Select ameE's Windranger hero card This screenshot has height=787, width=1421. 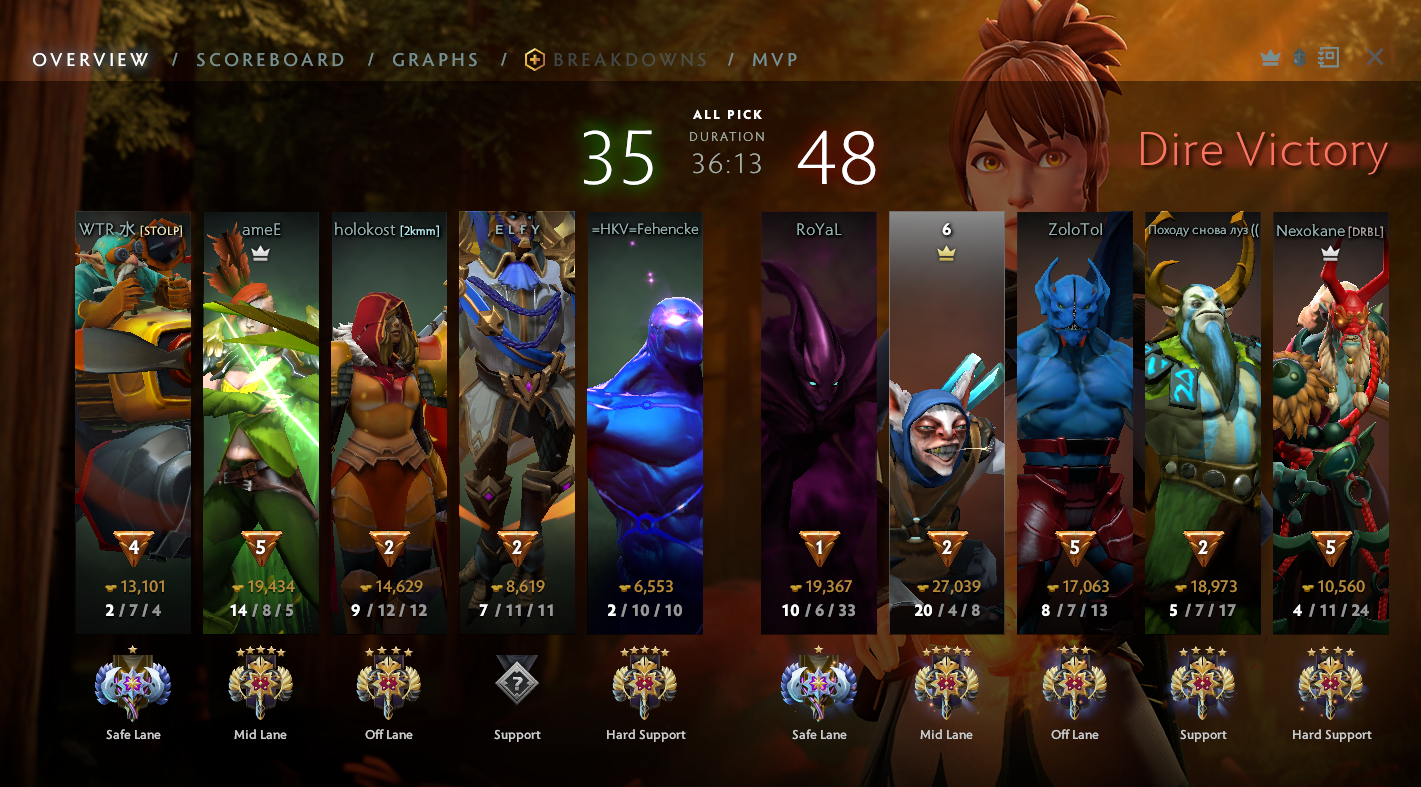pyautogui.click(x=261, y=420)
